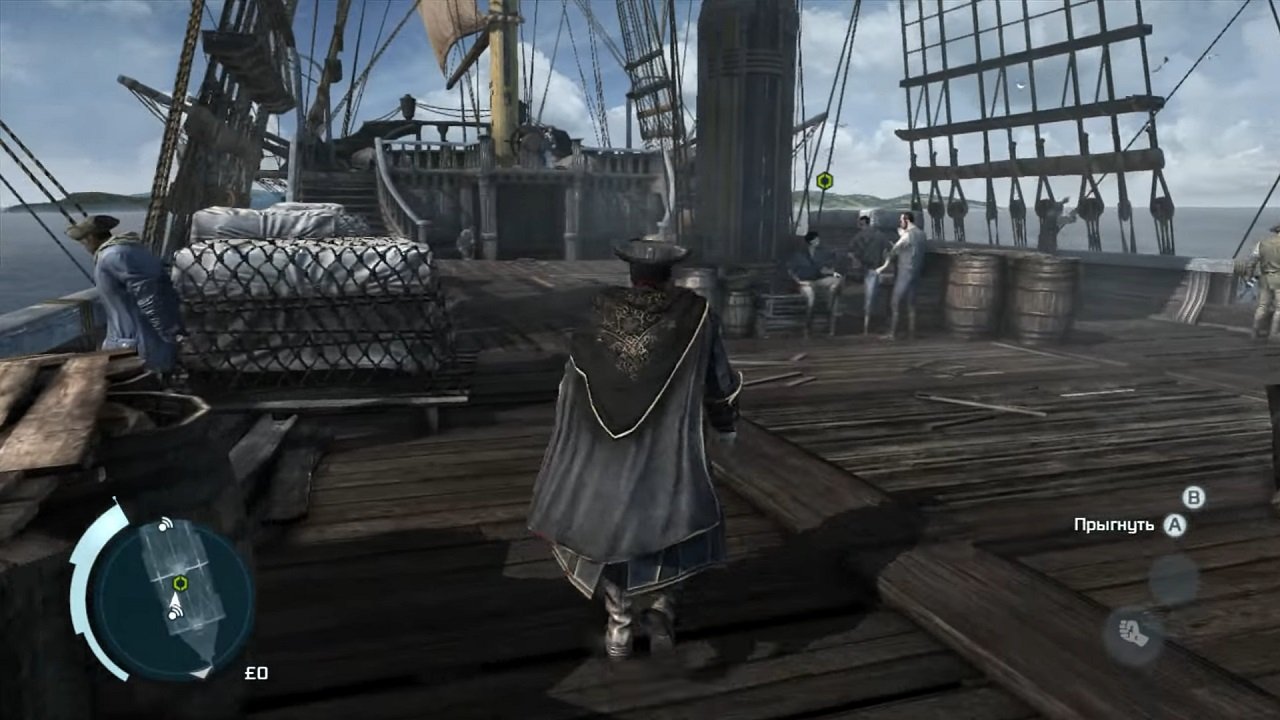Toggle the upper noise indicator on the minimap
The image size is (1280, 720).
tap(163, 525)
